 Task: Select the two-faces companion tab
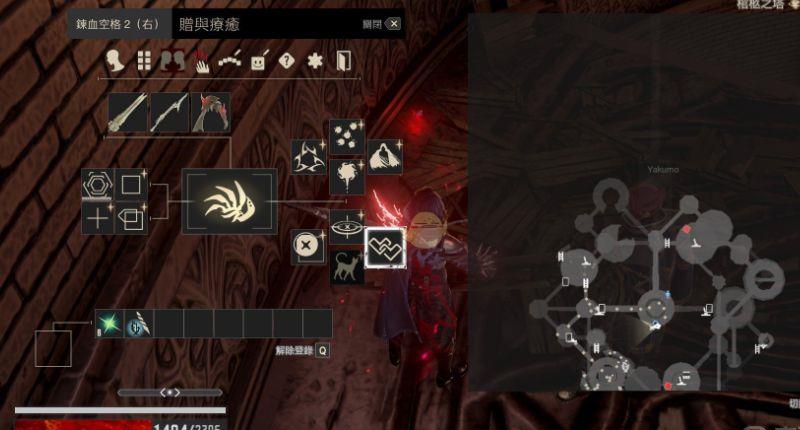click(172, 61)
